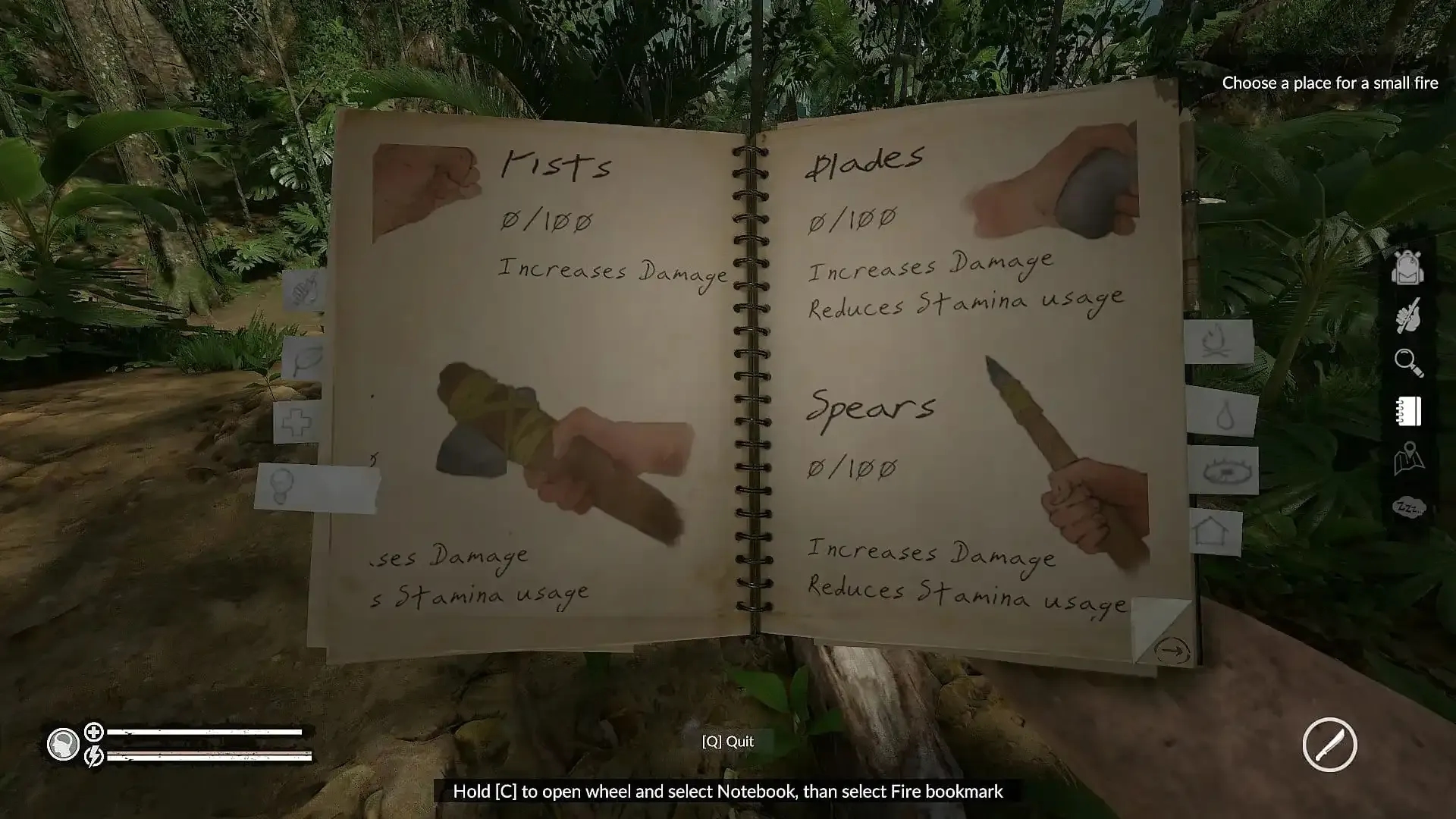Image resolution: width=1456 pixels, height=819 pixels.
Task: Switch to the spiked trap bookmark
Action: point(1222,471)
